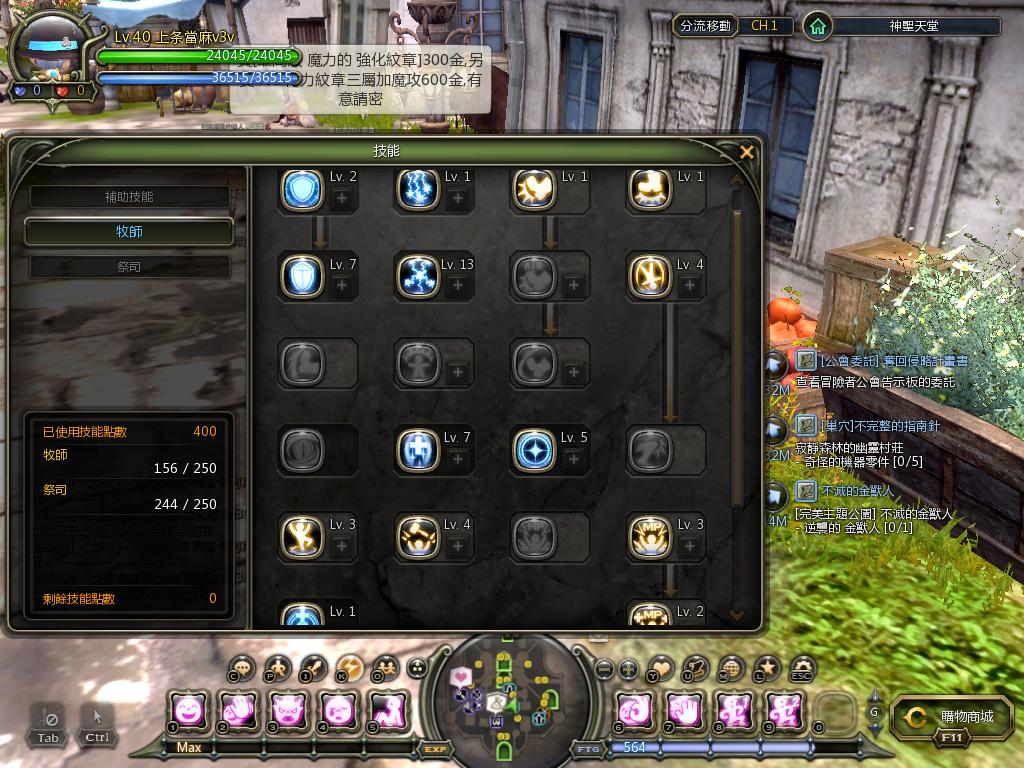Add a point to the Lv. 7 heal cross skill
Screen dimensions: 1024x768
click(x=457, y=459)
